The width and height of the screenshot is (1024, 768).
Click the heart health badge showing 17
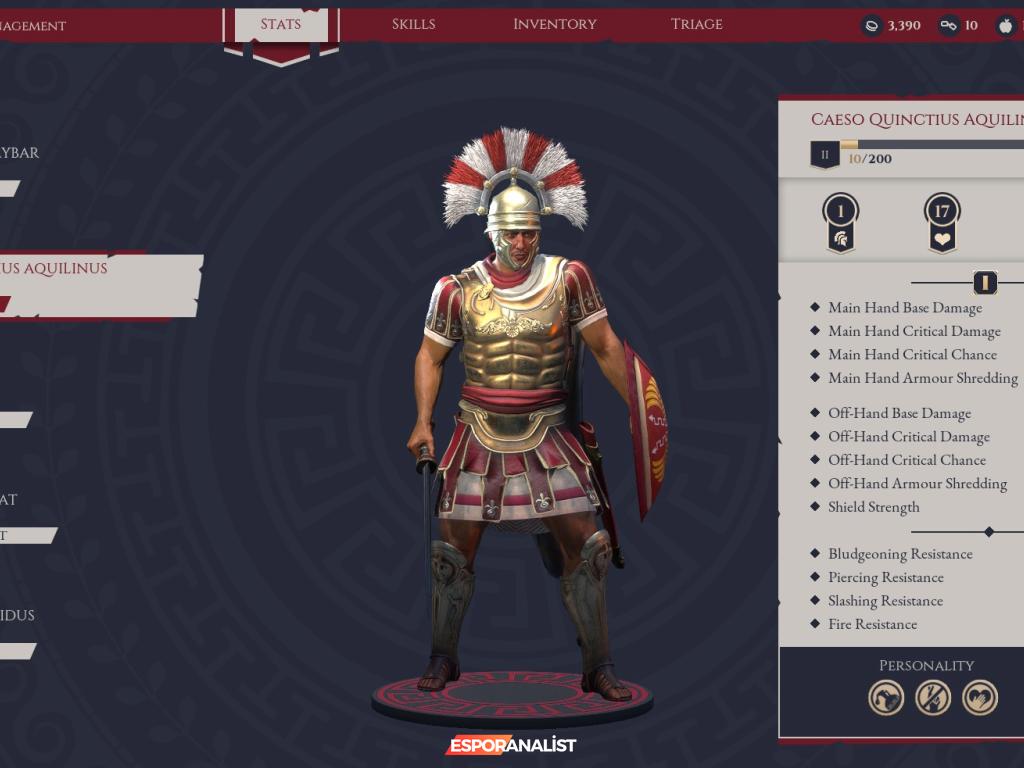tap(941, 222)
